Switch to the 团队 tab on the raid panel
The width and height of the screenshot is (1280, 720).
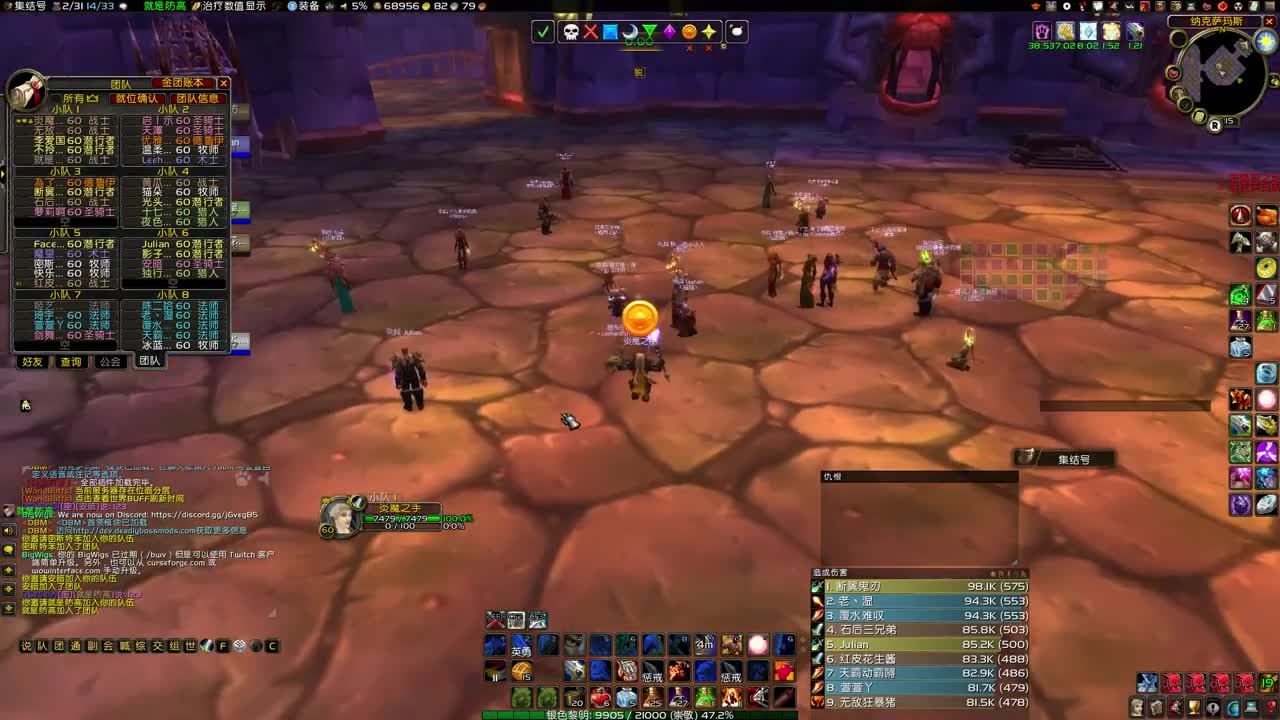tap(148, 362)
